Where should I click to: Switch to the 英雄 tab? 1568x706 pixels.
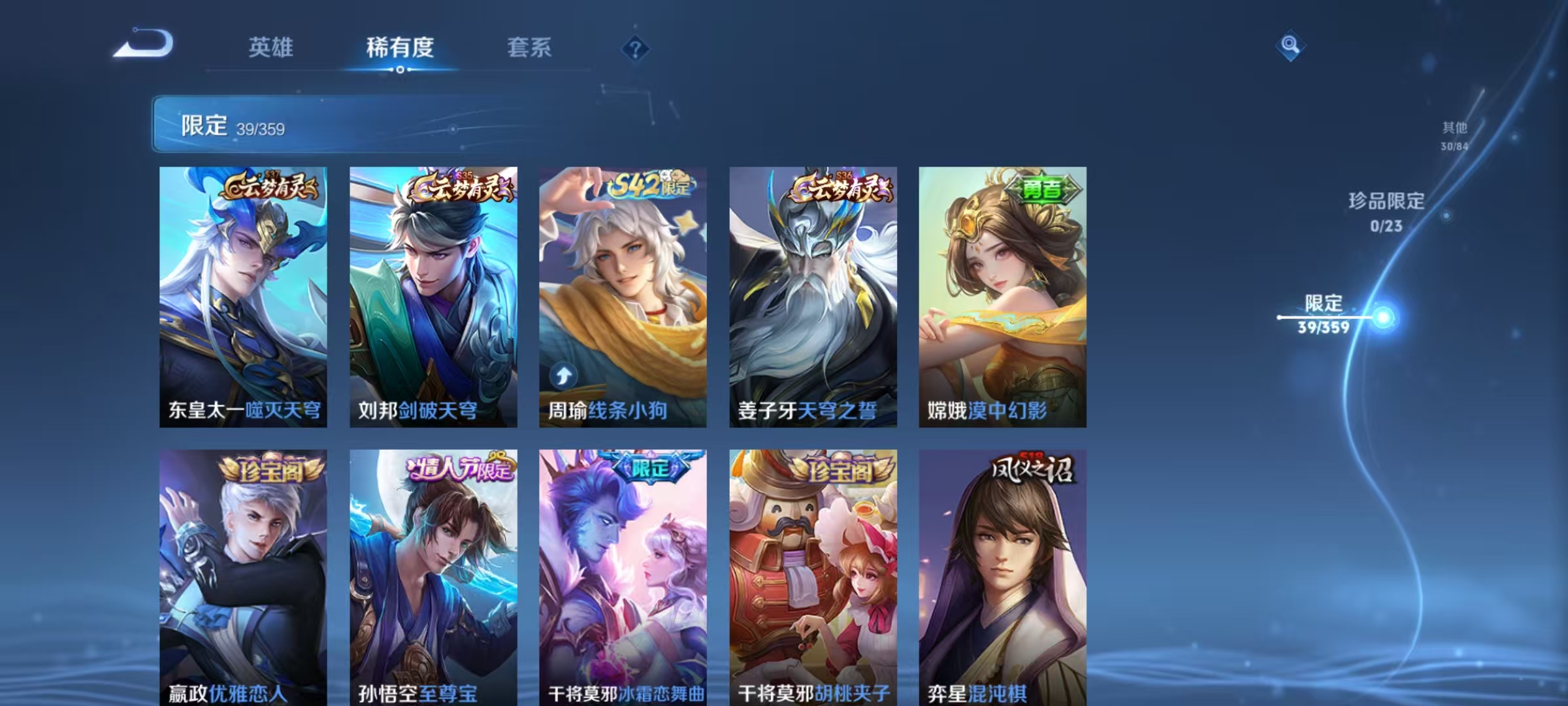(x=271, y=48)
